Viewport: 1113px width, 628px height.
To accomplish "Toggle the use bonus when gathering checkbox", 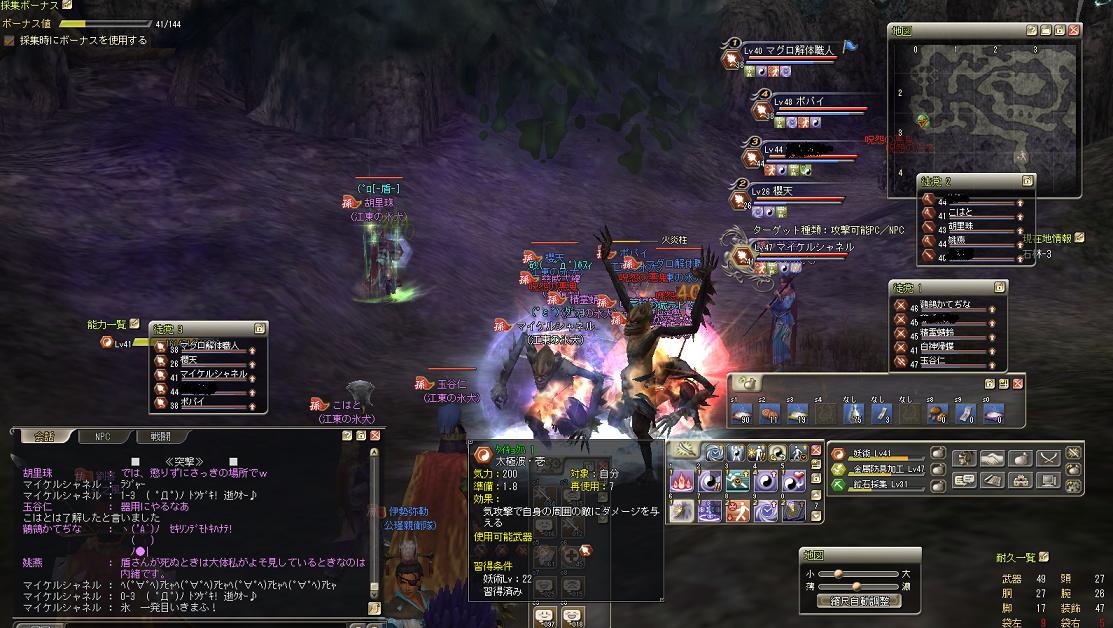I will point(10,41).
